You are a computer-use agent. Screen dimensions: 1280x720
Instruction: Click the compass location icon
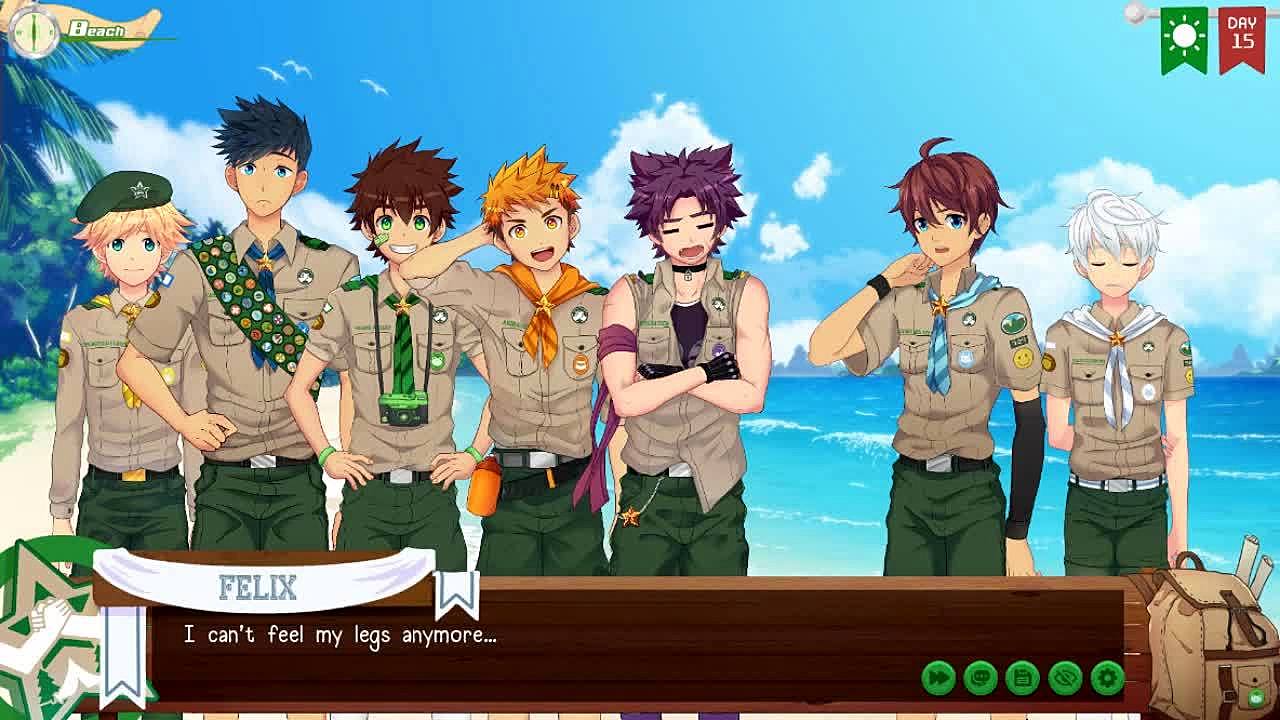tap(34, 31)
